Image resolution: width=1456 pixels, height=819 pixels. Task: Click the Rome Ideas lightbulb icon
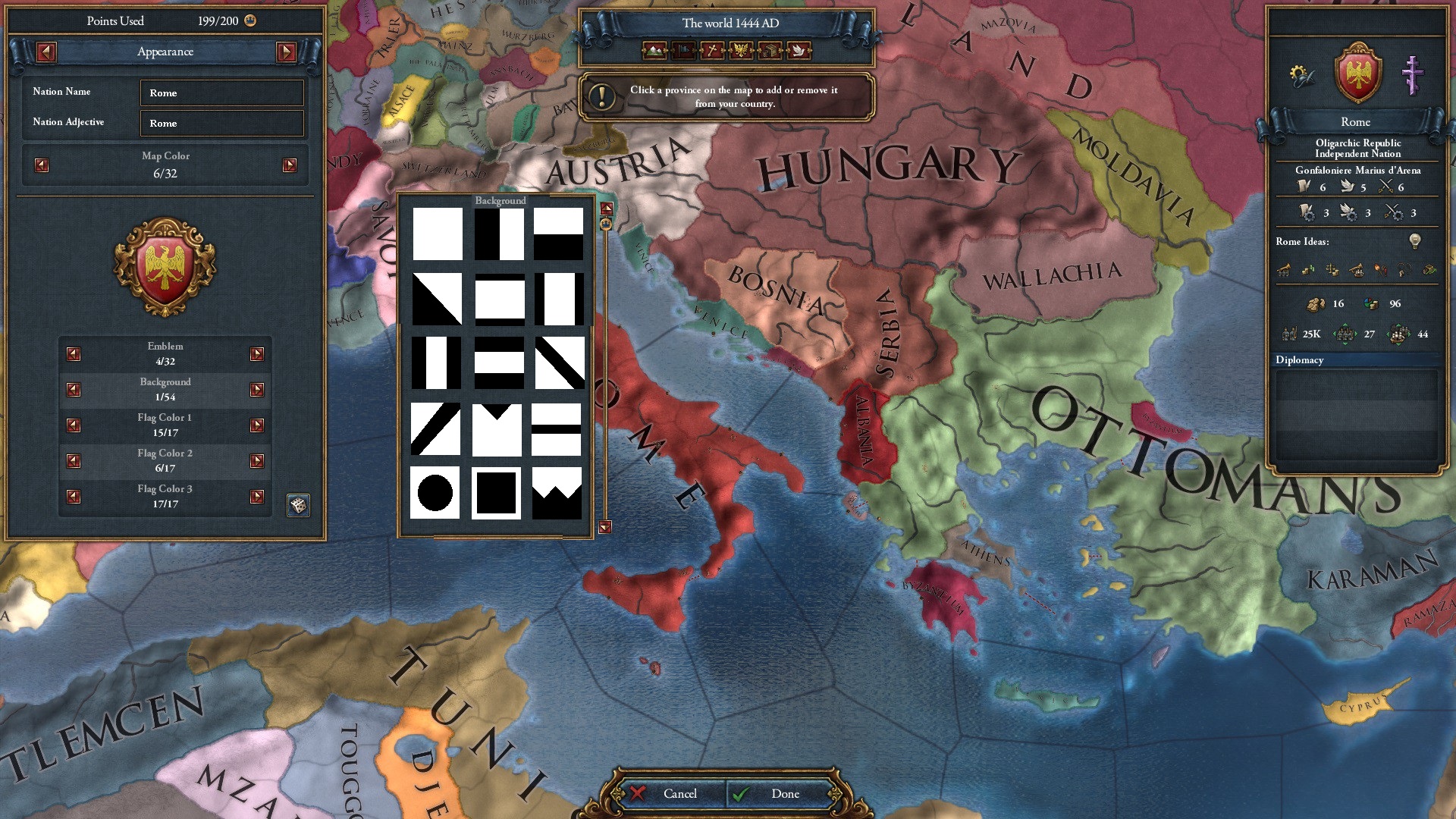pos(1415,242)
